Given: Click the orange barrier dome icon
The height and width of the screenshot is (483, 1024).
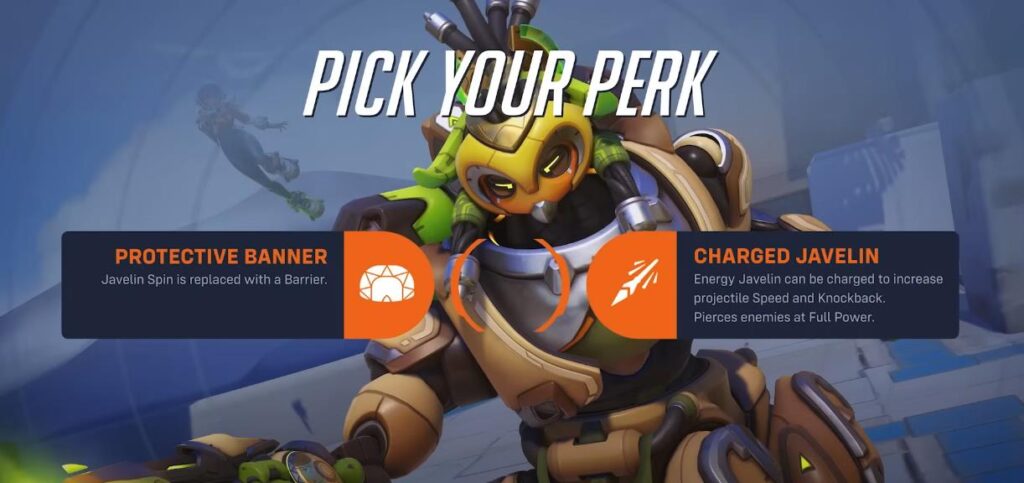Looking at the screenshot, I should point(386,285).
